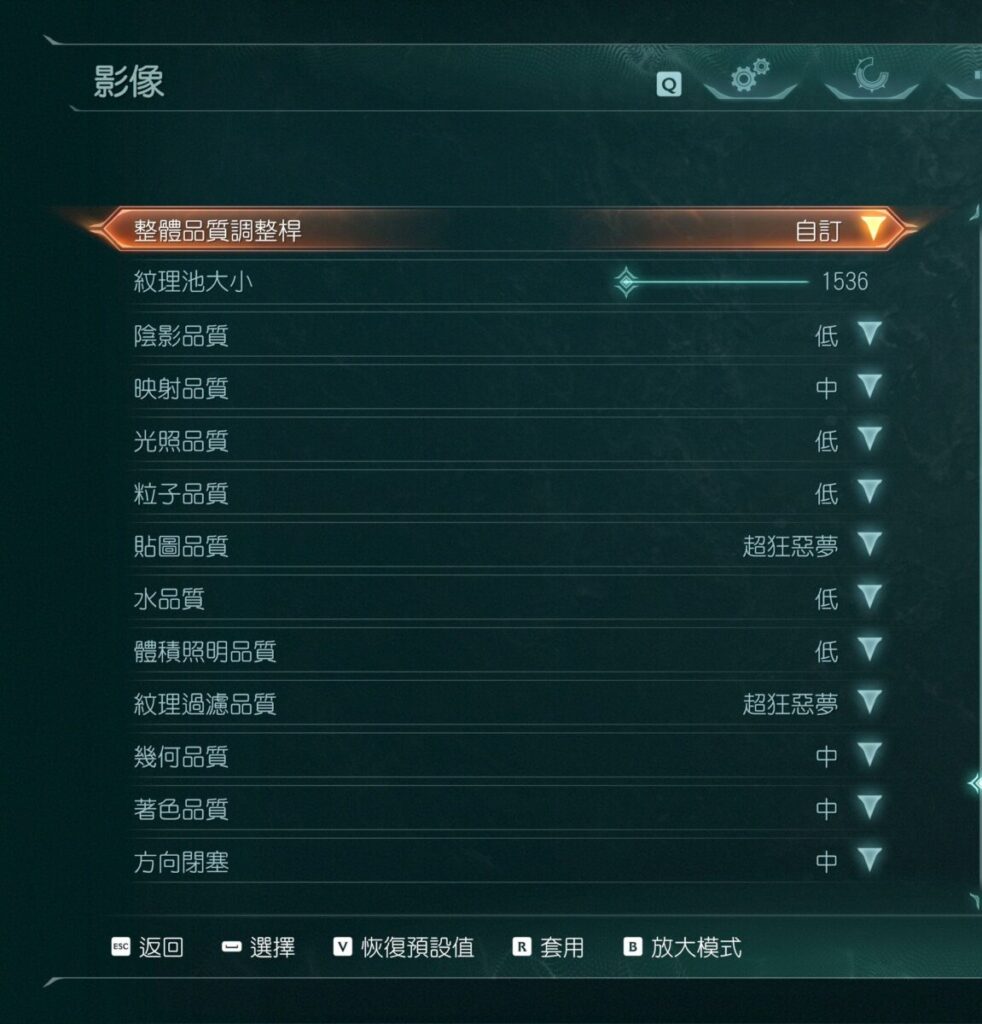Screen dimensions: 982x1024
Task: Expand the 紋理過濾品質 dropdown
Action: click(x=869, y=703)
